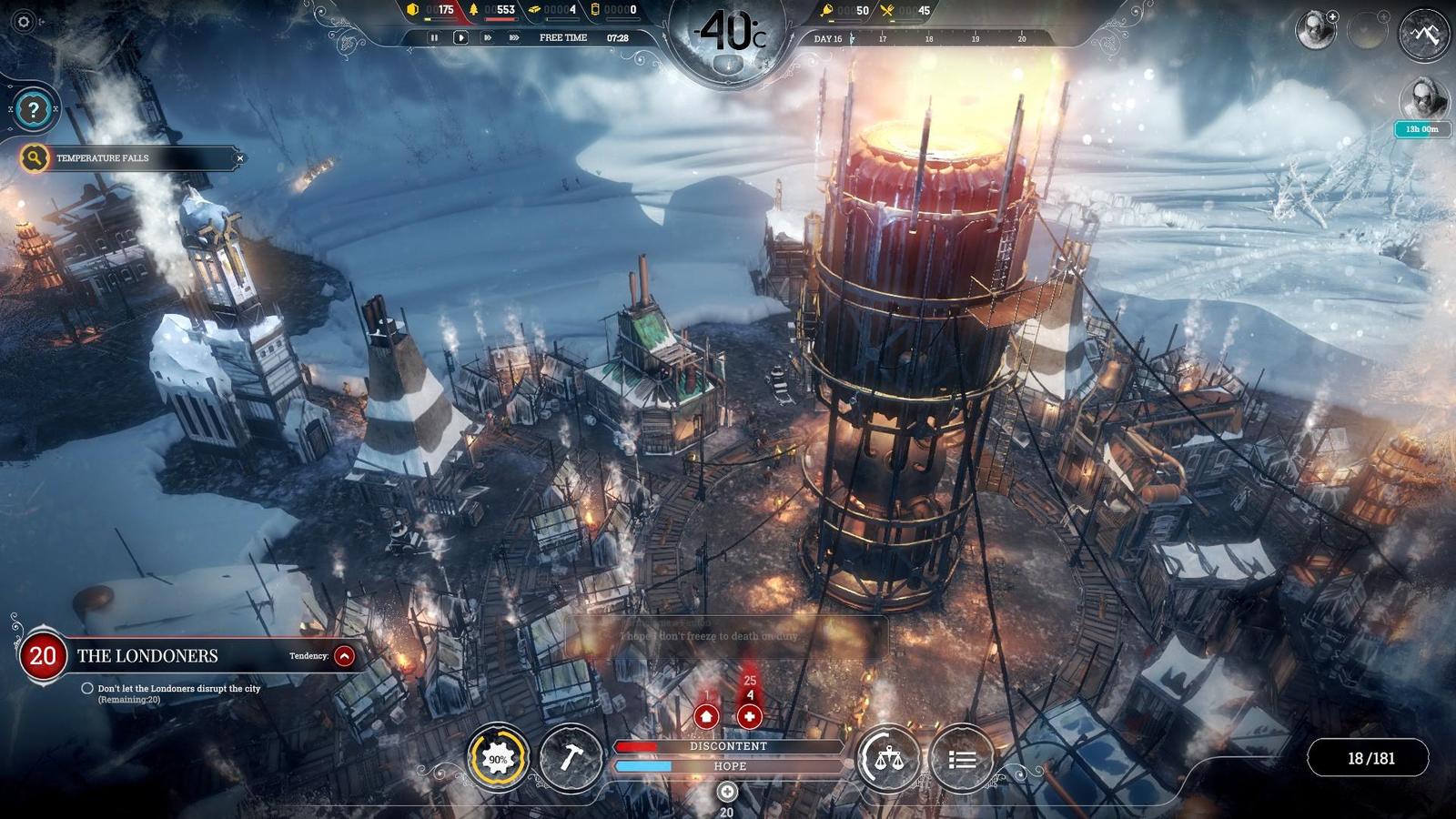Viewport: 1456px width, 819px height.
Task: Click the red homeless house alert icon
Action: [706, 716]
